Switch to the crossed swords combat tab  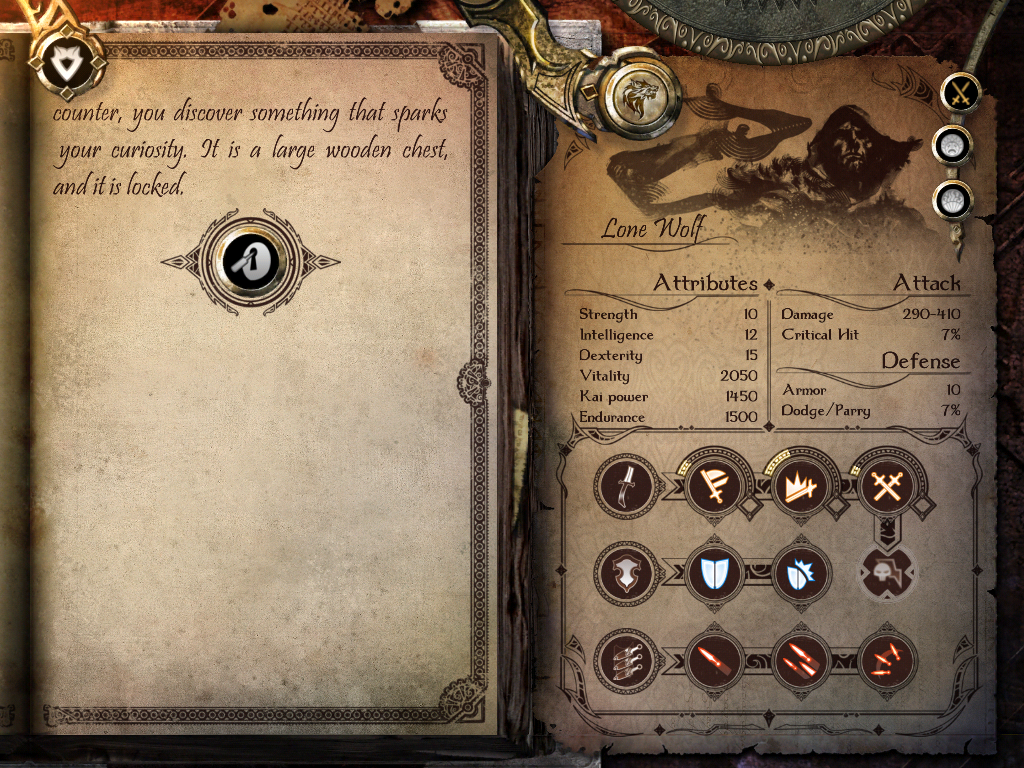point(961,94)
